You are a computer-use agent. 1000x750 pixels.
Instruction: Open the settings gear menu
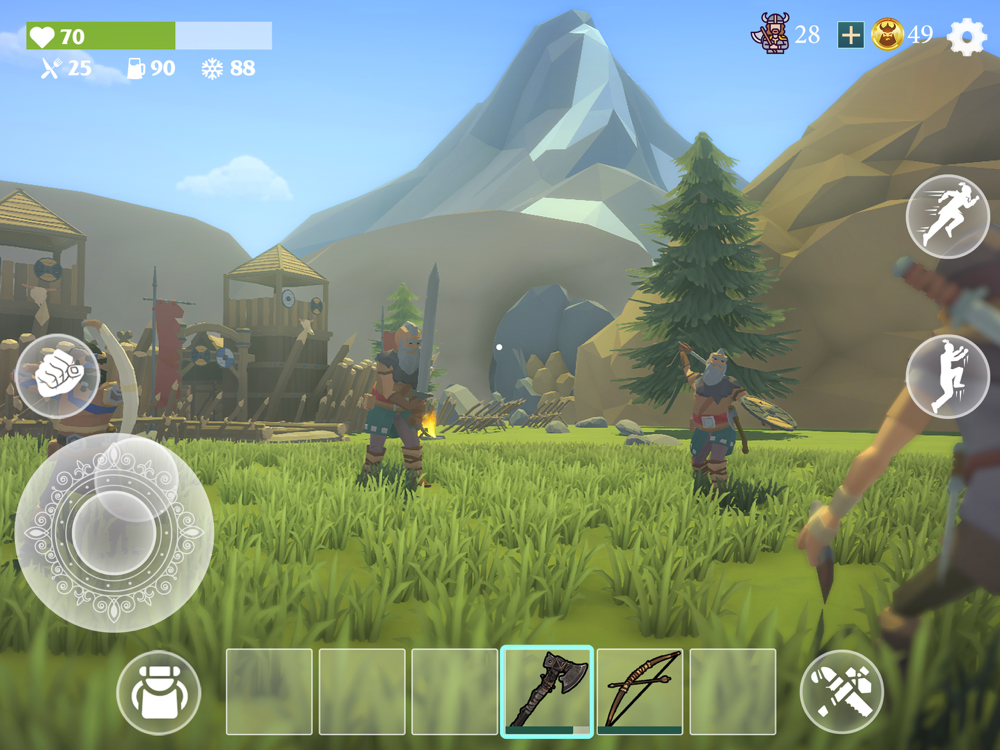coord(966,37)
